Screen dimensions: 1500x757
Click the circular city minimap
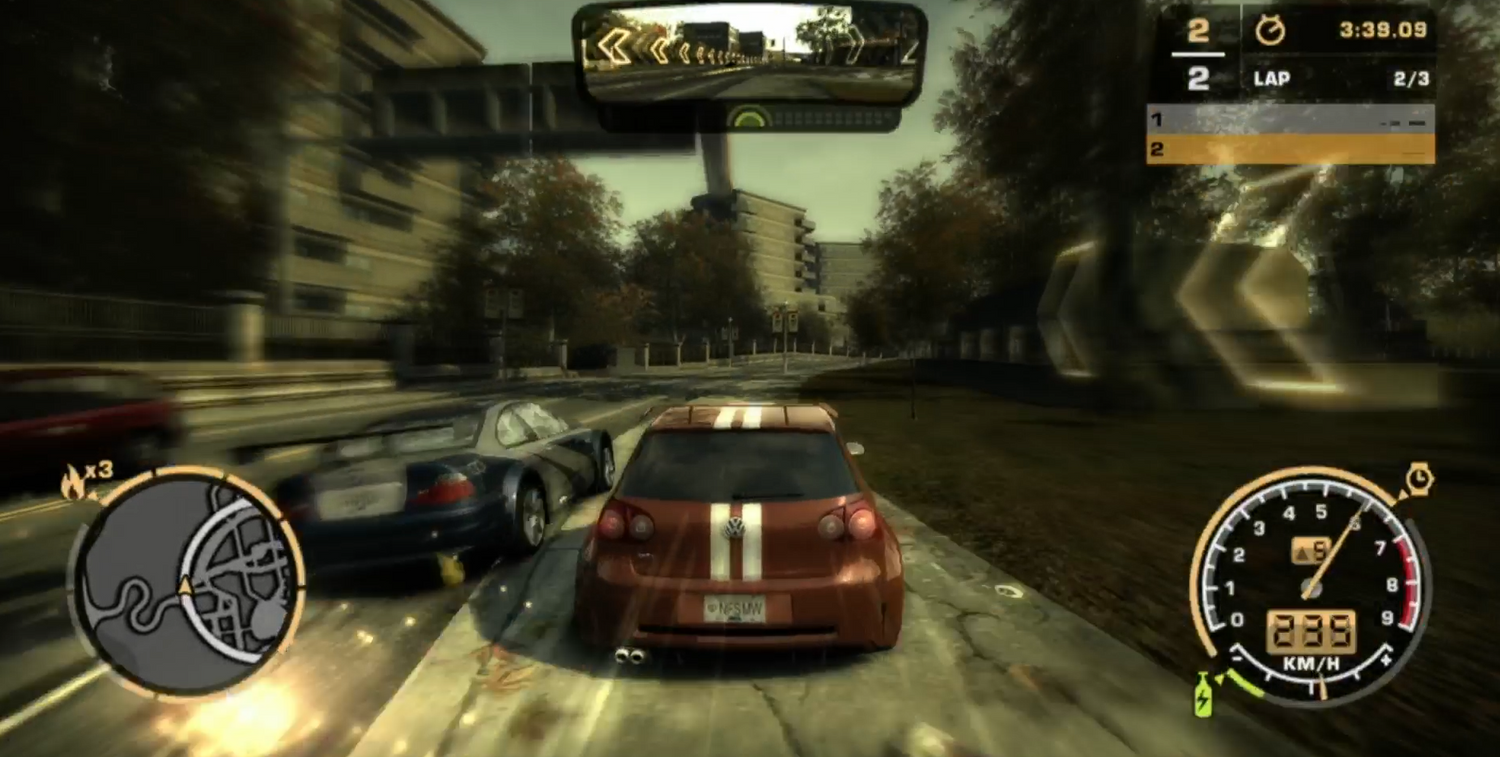[x=187, y=583]
